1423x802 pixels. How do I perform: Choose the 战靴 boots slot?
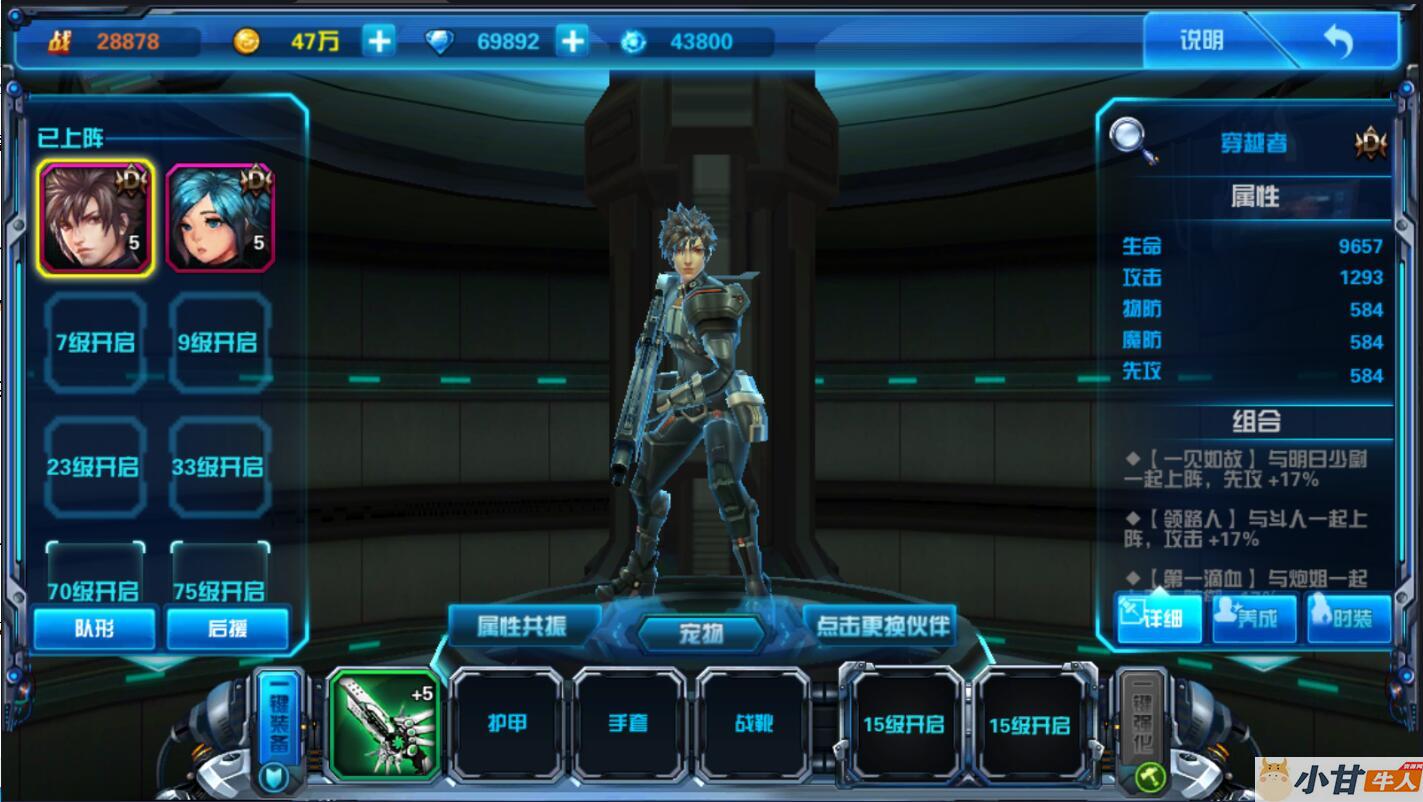(753, 724)
